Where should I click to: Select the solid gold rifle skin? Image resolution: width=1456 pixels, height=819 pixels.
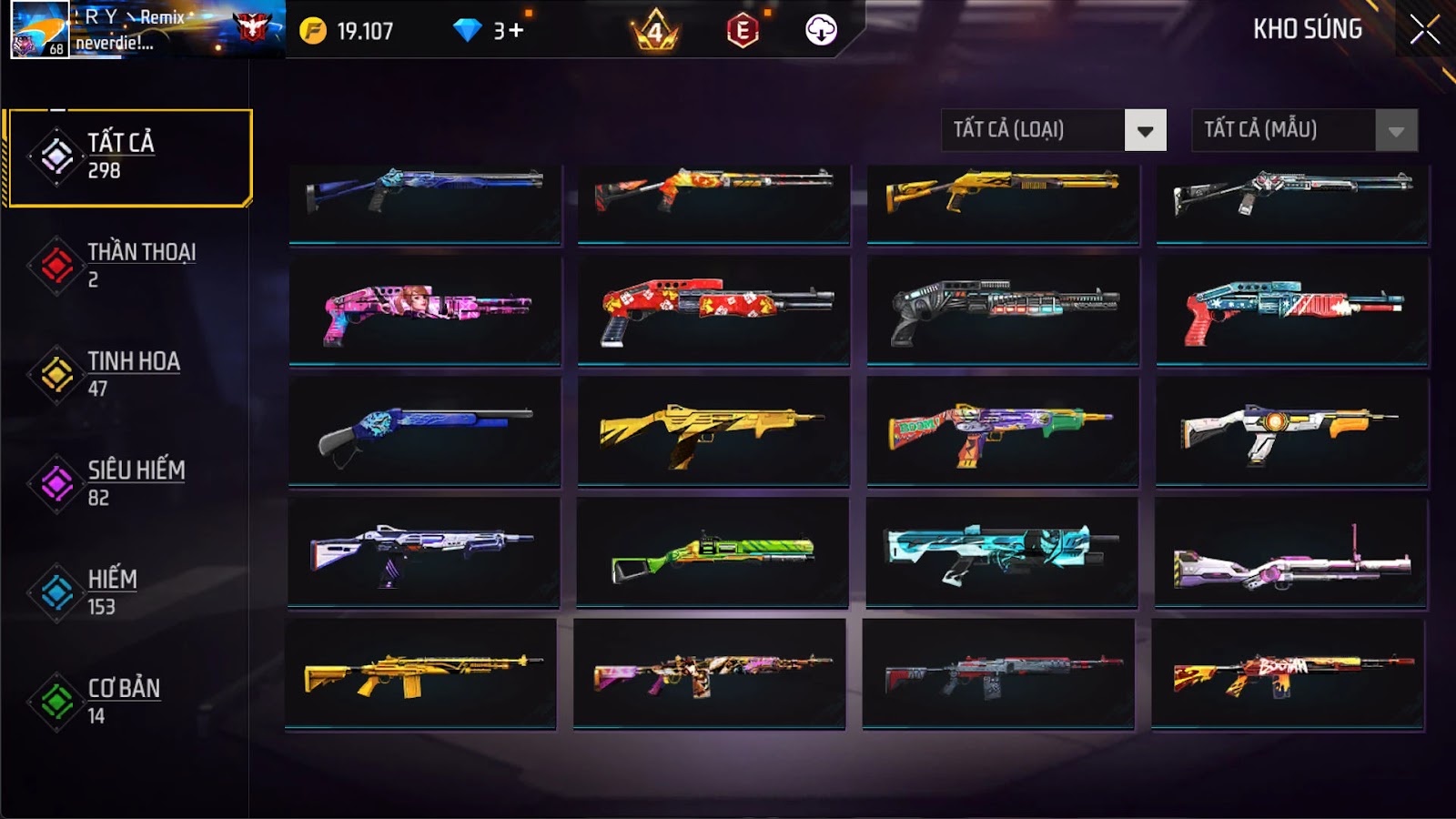tap(420, 674)
